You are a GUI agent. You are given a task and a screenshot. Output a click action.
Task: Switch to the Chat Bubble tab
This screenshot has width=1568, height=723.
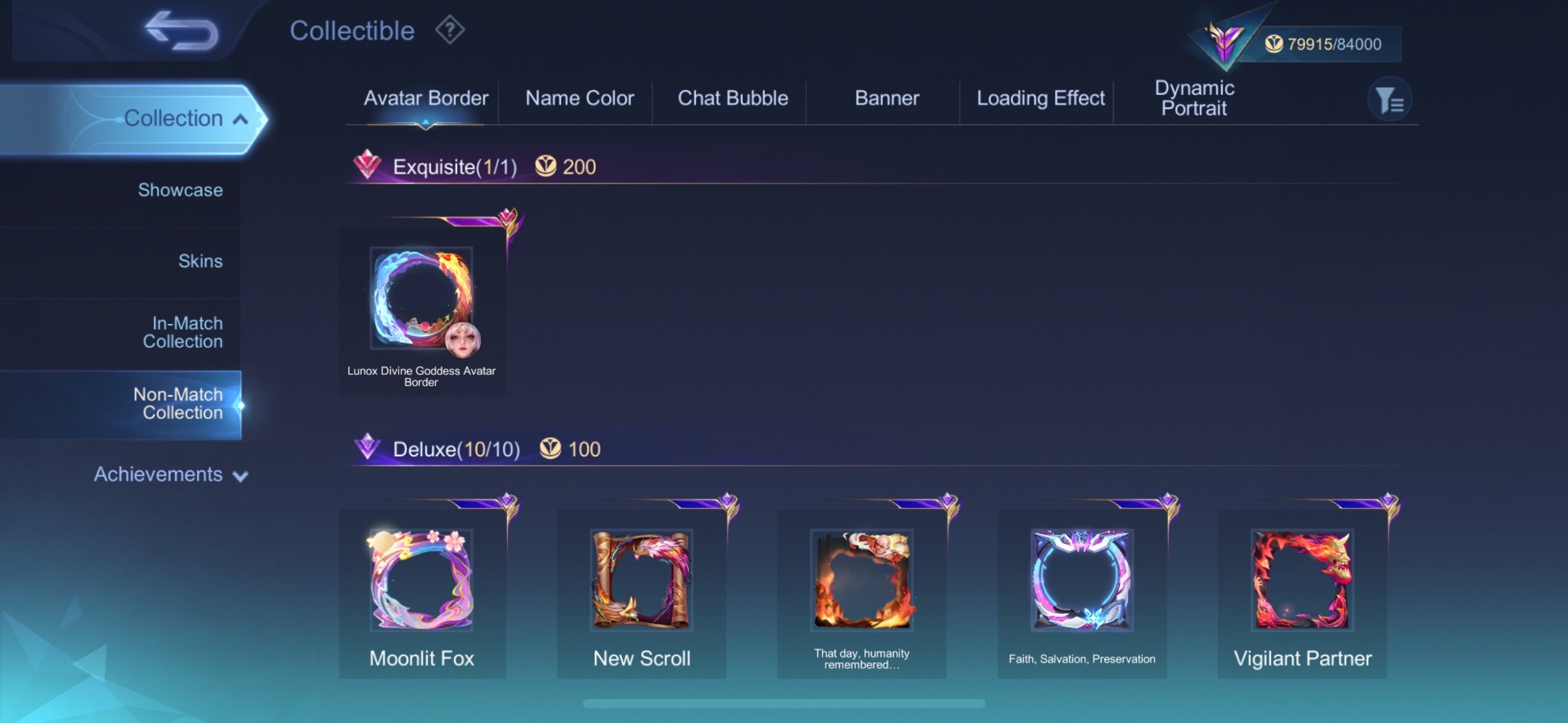coord(732,98)
